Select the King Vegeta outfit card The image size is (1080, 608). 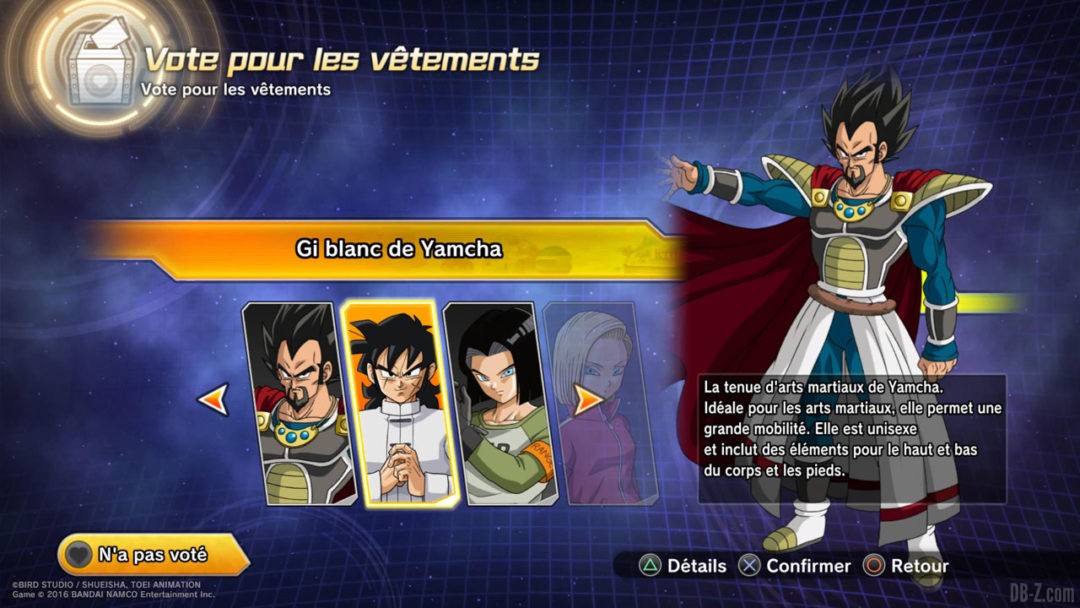(x=297, y=402)
